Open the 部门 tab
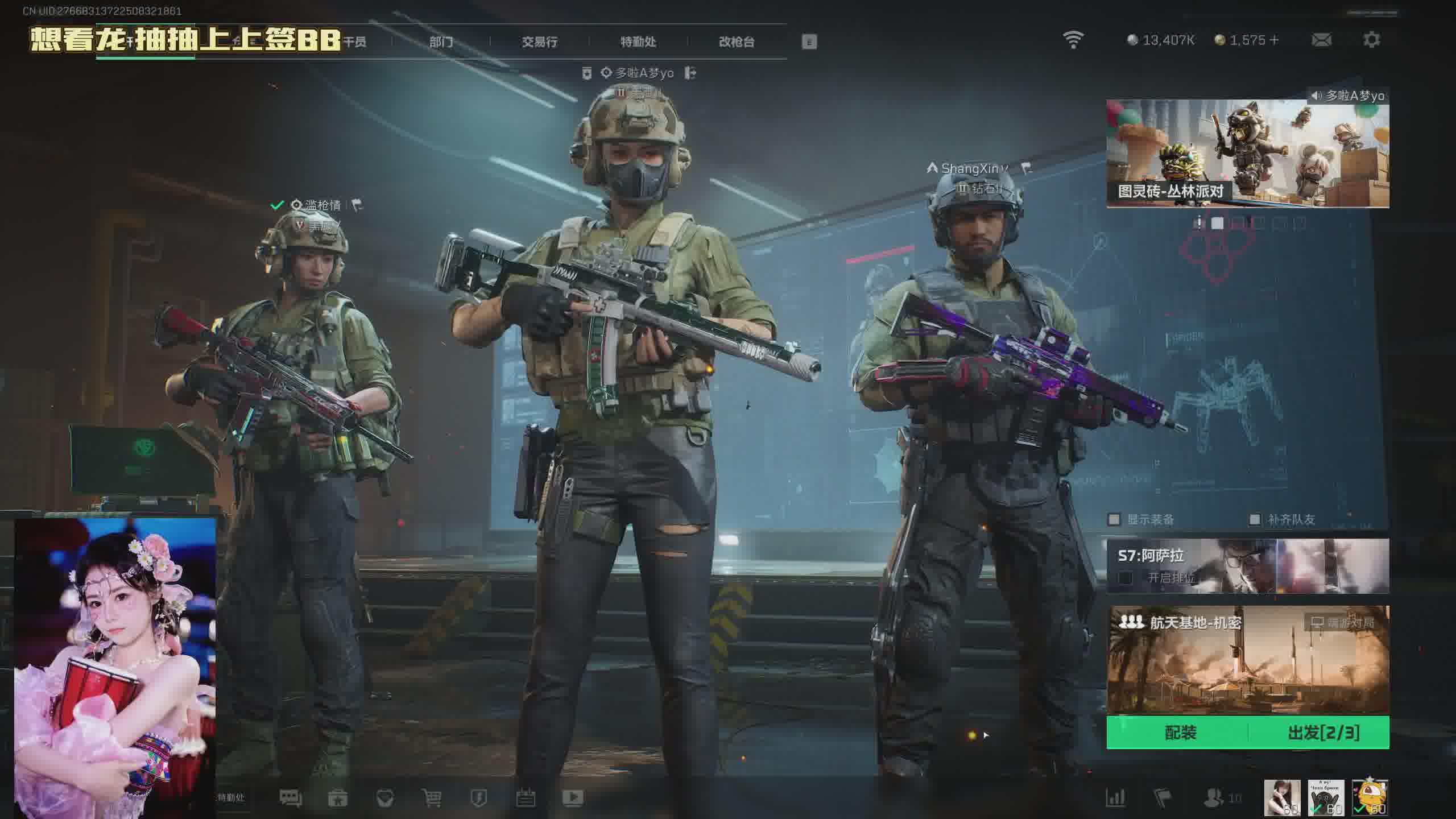Screen dimensions: 1456x819 (441, 42)
